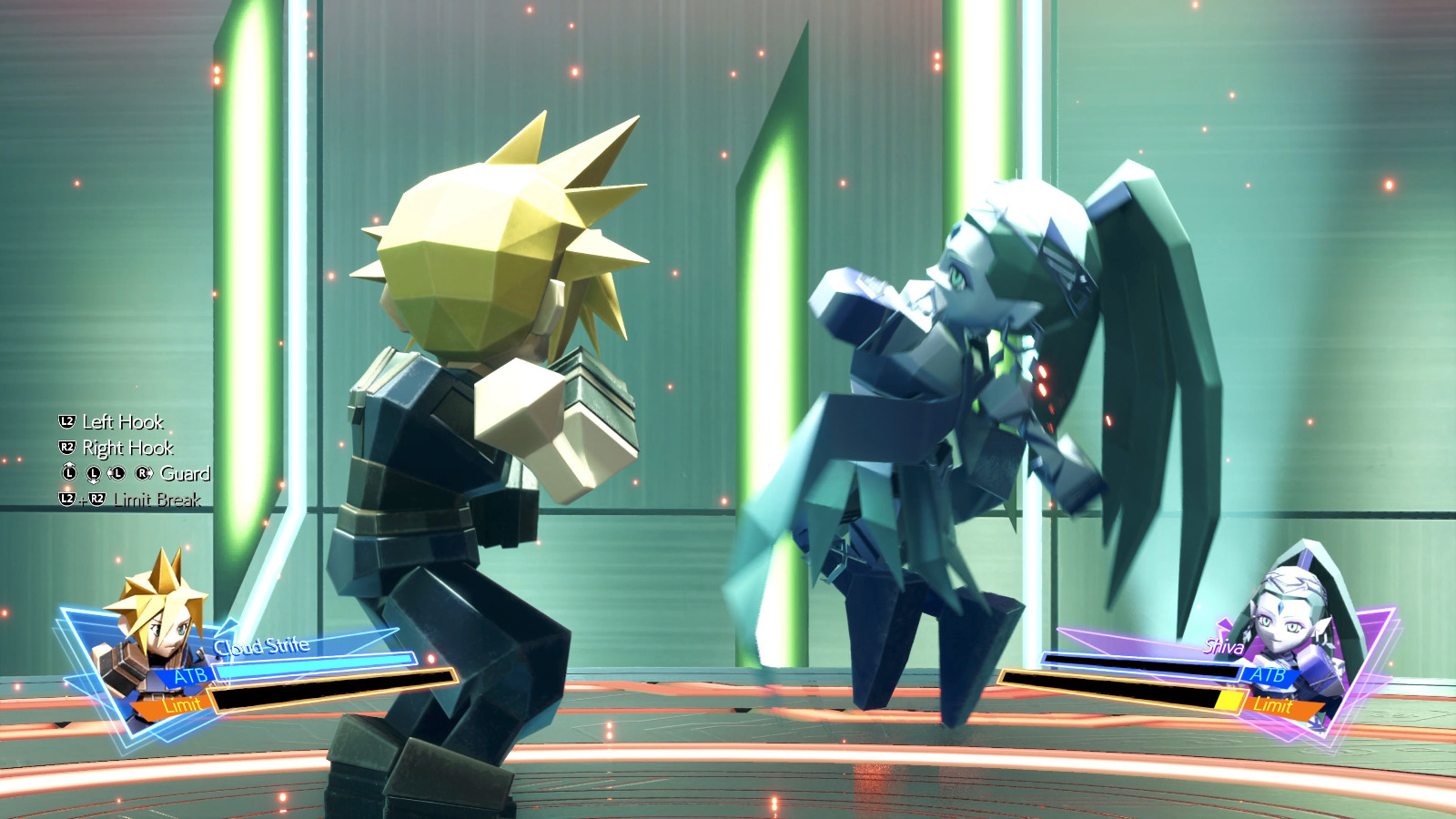The width and height of the screenshot is (1456, 819).
Task: Click the R2 button icon beside Right Hook
Action: tap(66, 448)
